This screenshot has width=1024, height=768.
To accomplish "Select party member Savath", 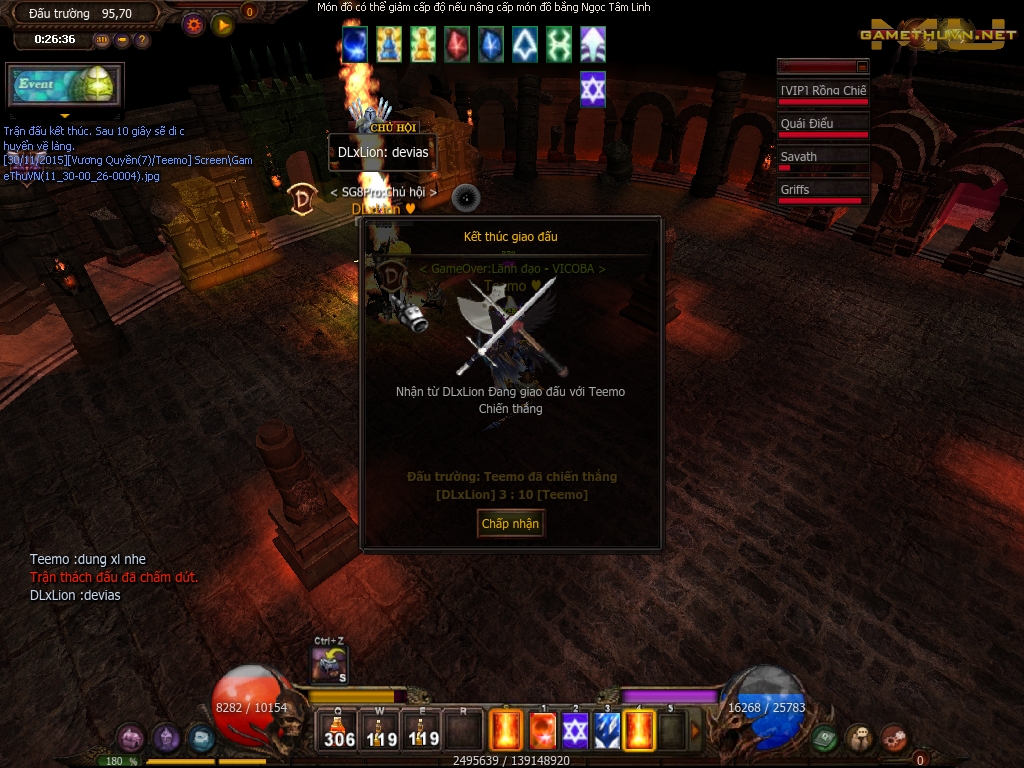I will pyautogui.click(x=822, y=157).
